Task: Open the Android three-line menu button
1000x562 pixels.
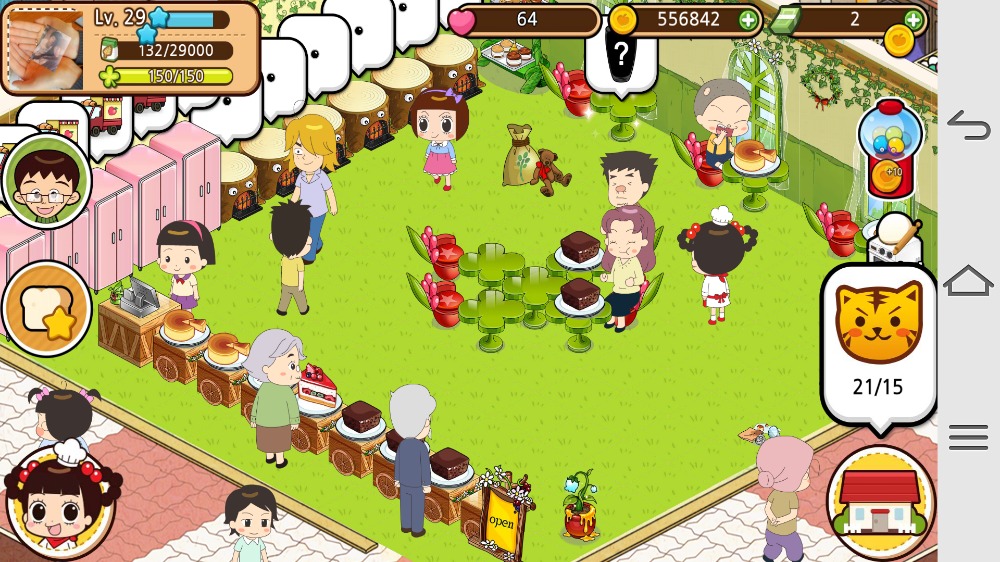Action: pos(967,436)
